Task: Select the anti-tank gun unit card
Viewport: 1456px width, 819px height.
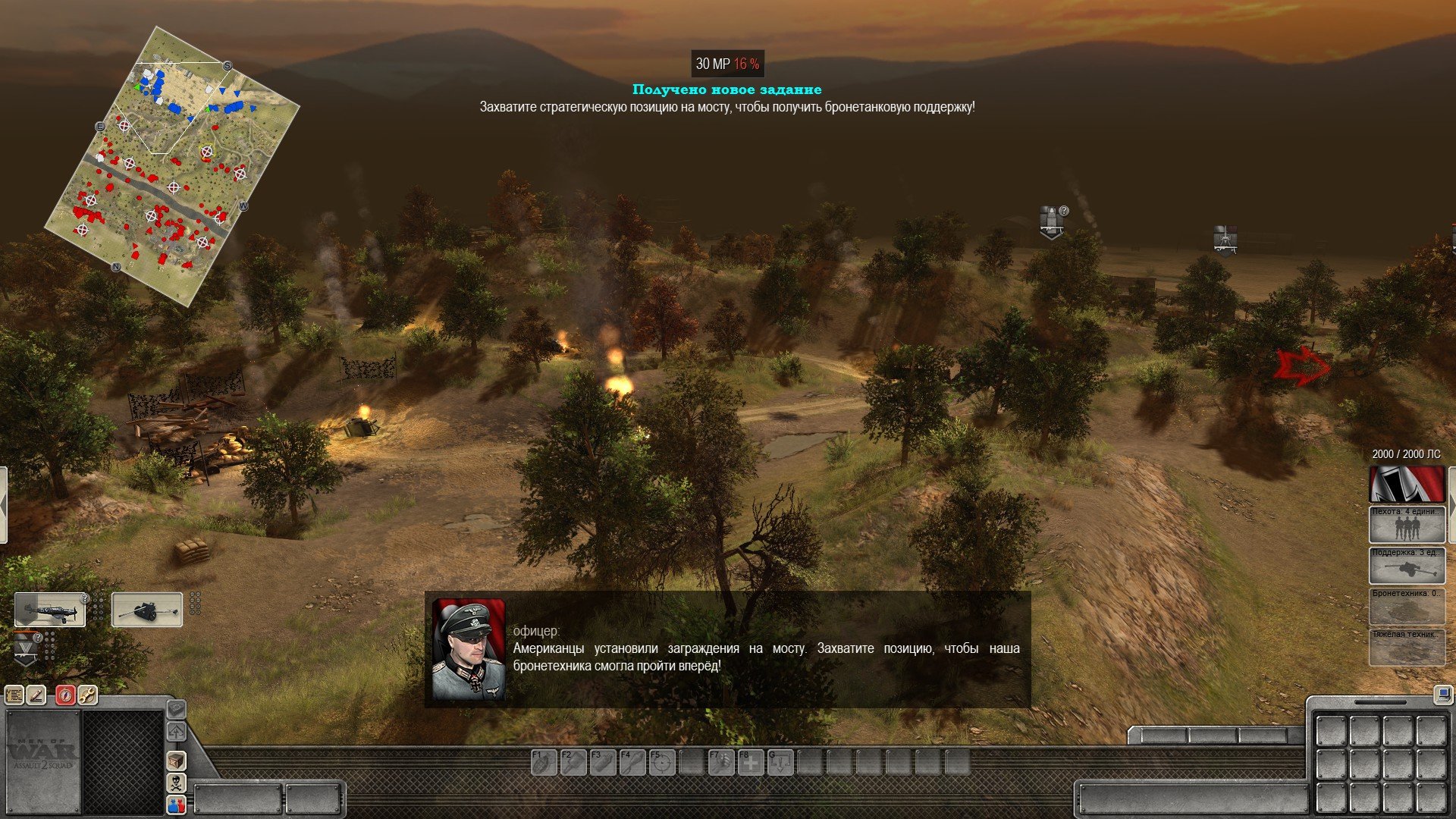Action: pos(147,610)
